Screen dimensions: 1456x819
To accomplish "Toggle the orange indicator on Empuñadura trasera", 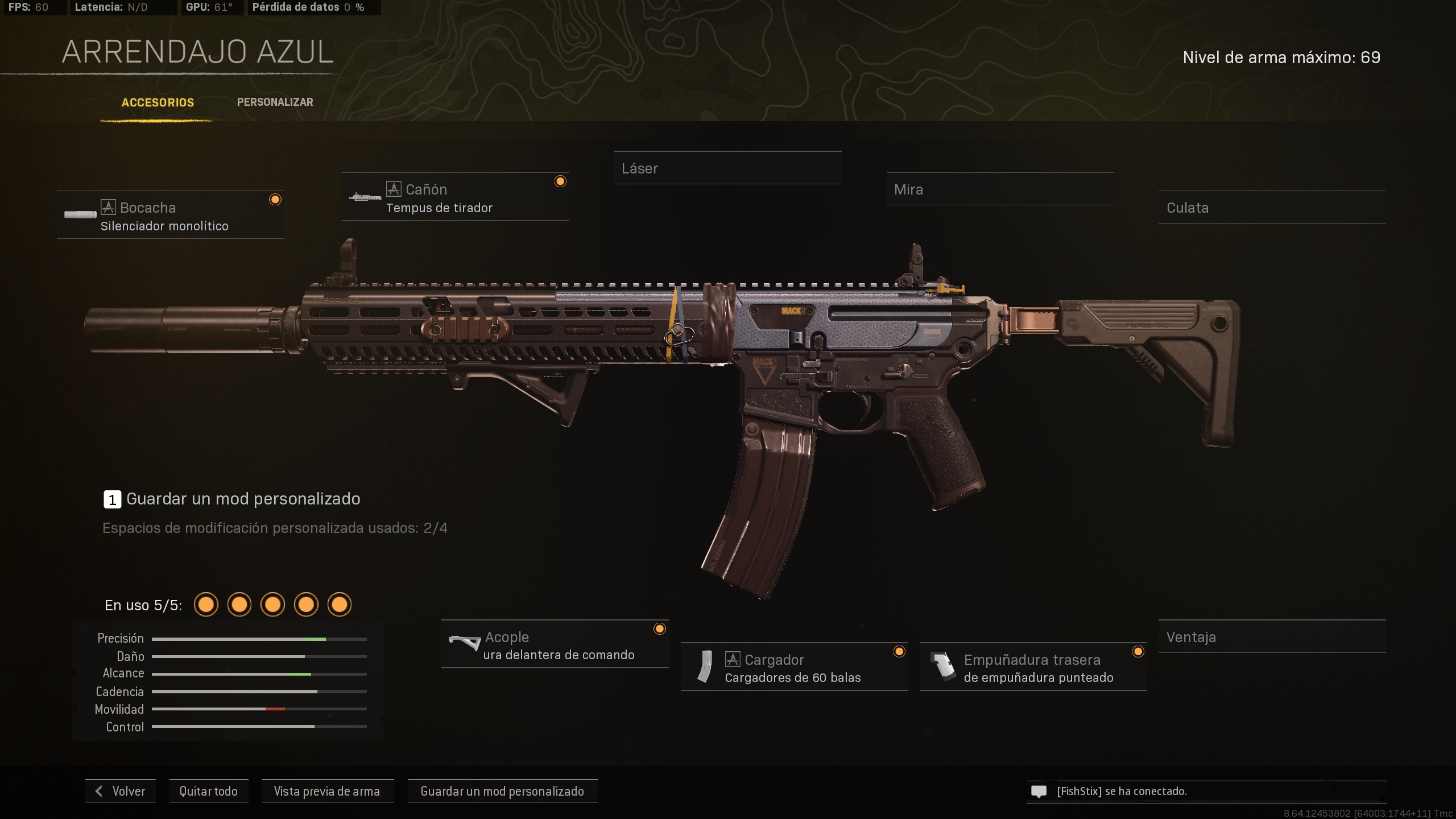I will [1137, 652].
